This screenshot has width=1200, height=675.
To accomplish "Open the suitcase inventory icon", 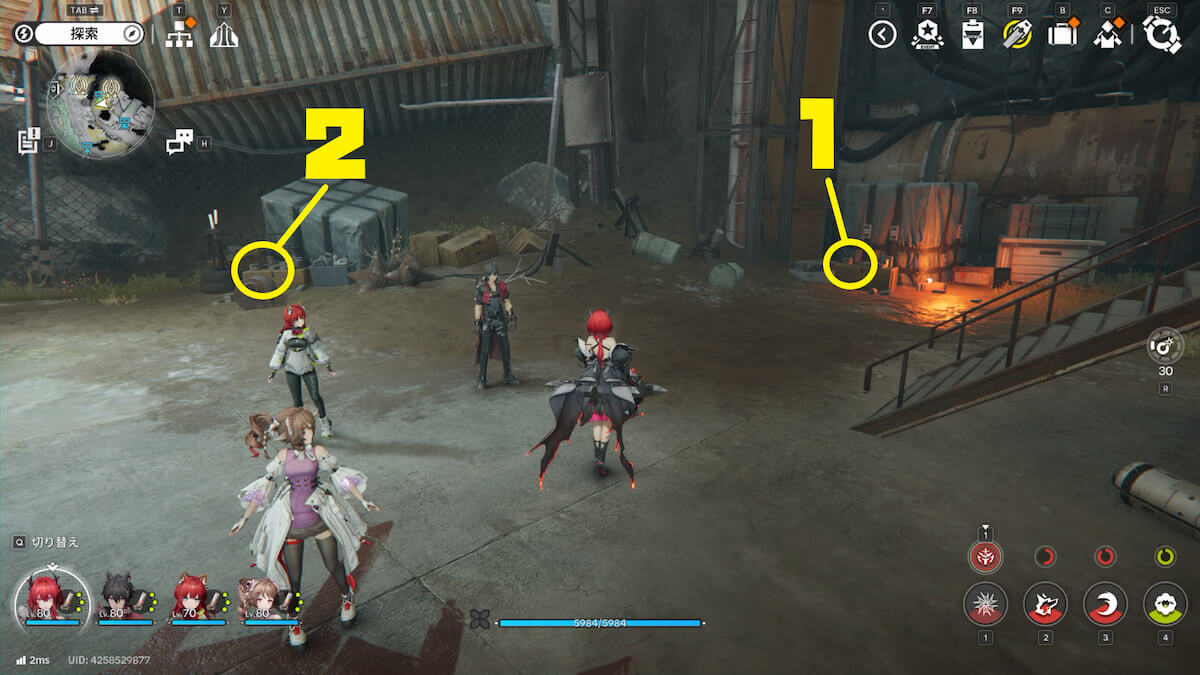I will (1061, 35).
